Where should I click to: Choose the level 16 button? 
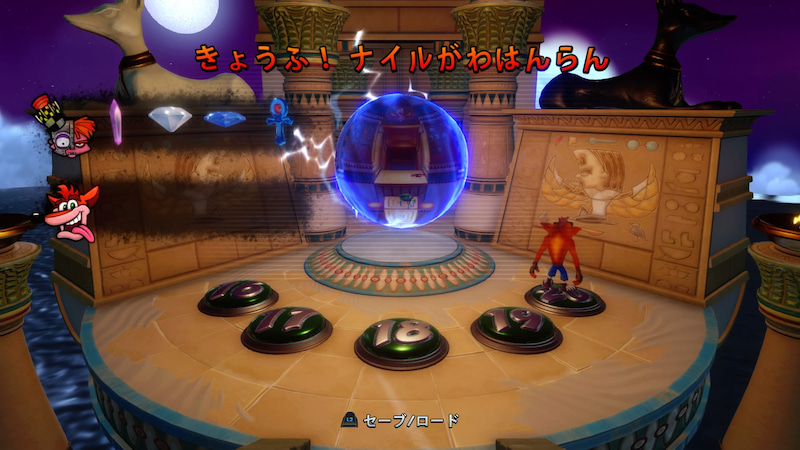point(238,296)
